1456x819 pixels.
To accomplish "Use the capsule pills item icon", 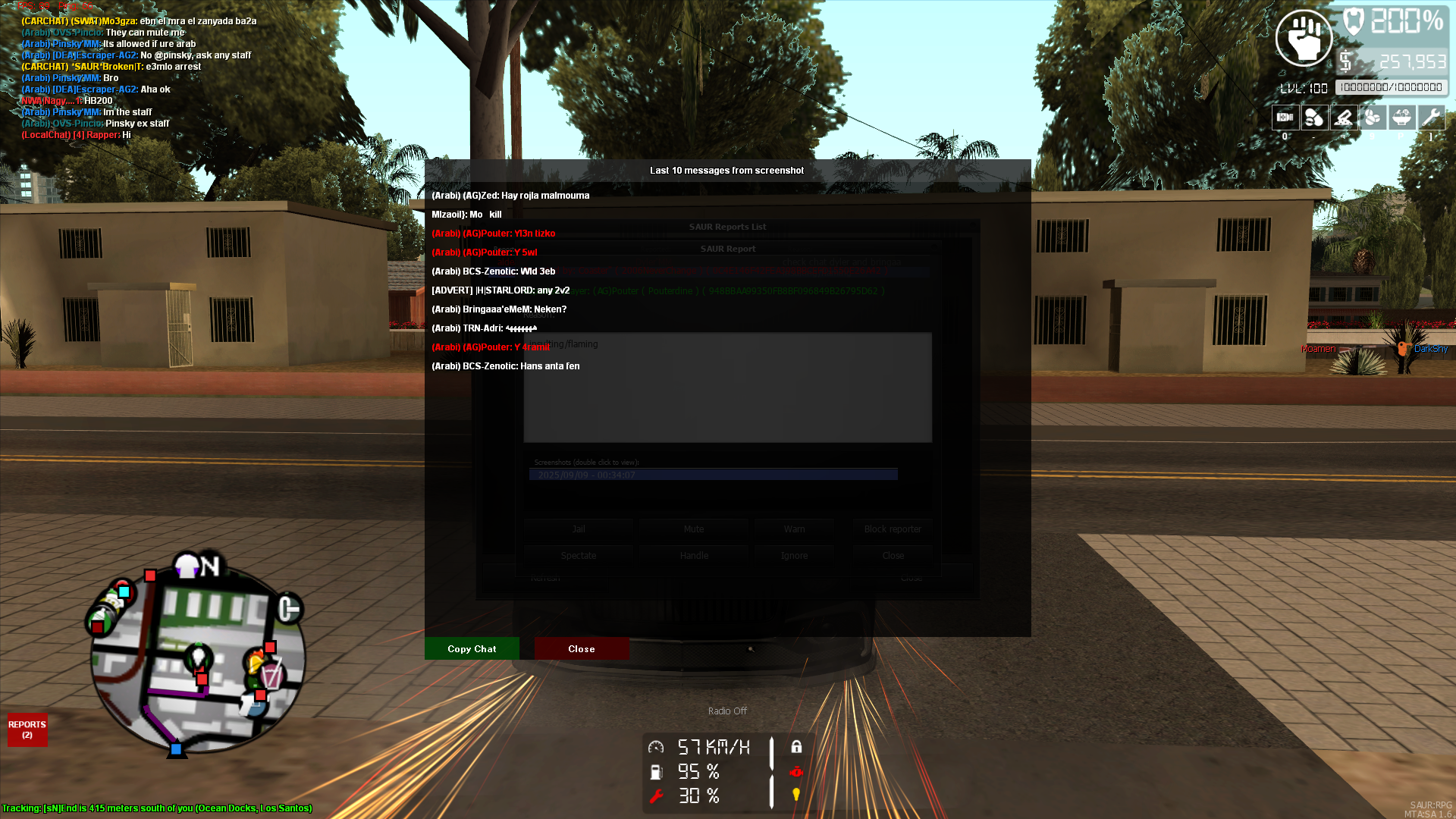I will (x=1314, y=118).
